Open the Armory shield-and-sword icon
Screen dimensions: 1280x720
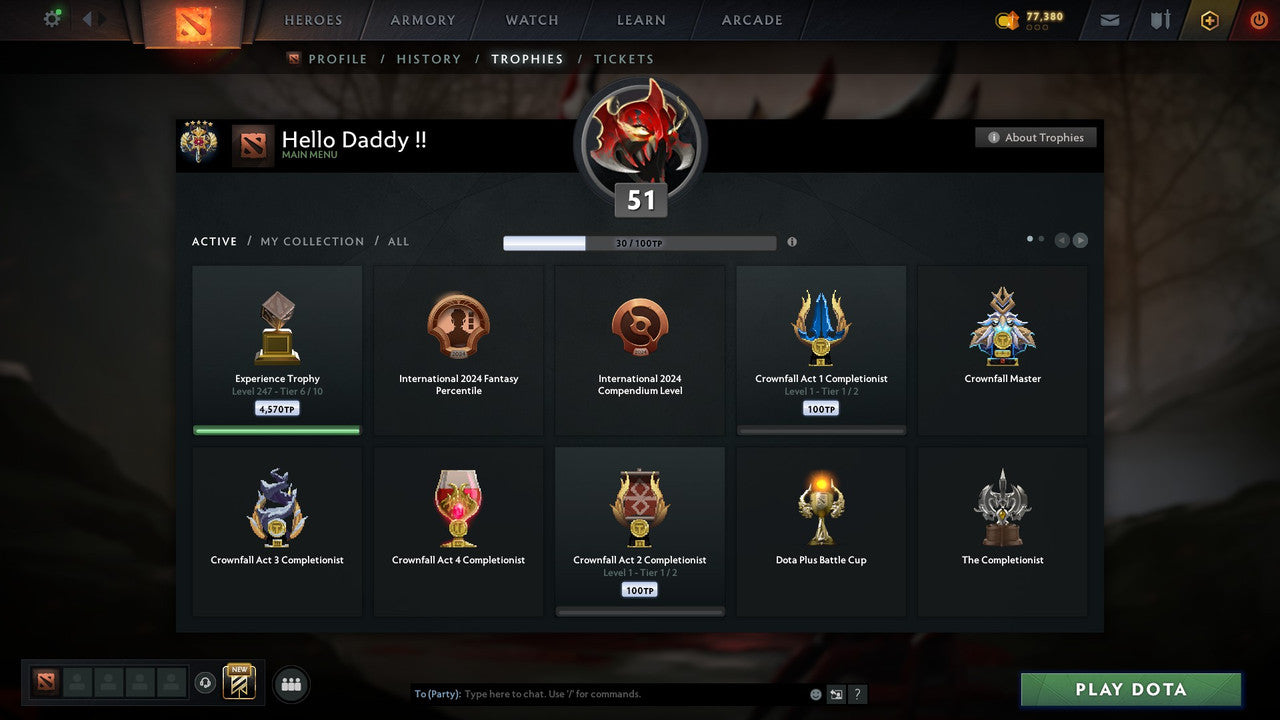[1159, 20]
